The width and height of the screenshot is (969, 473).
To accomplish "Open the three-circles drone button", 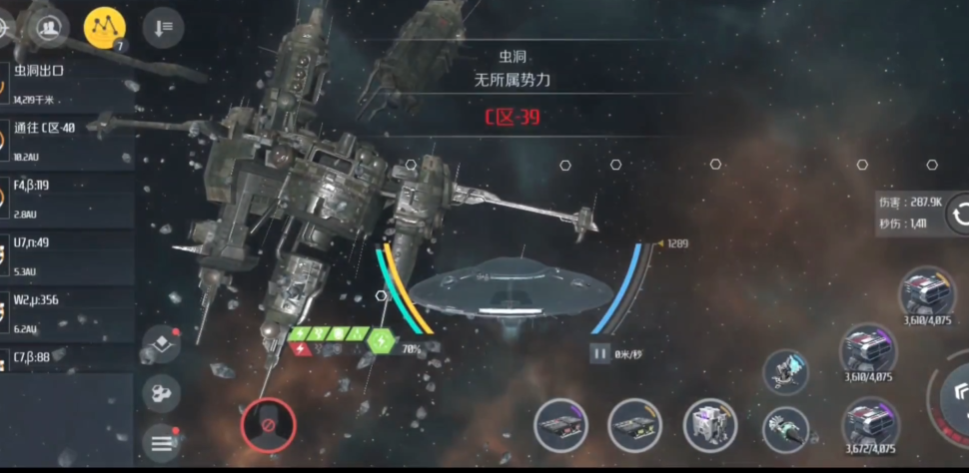I will coord(161,394).
